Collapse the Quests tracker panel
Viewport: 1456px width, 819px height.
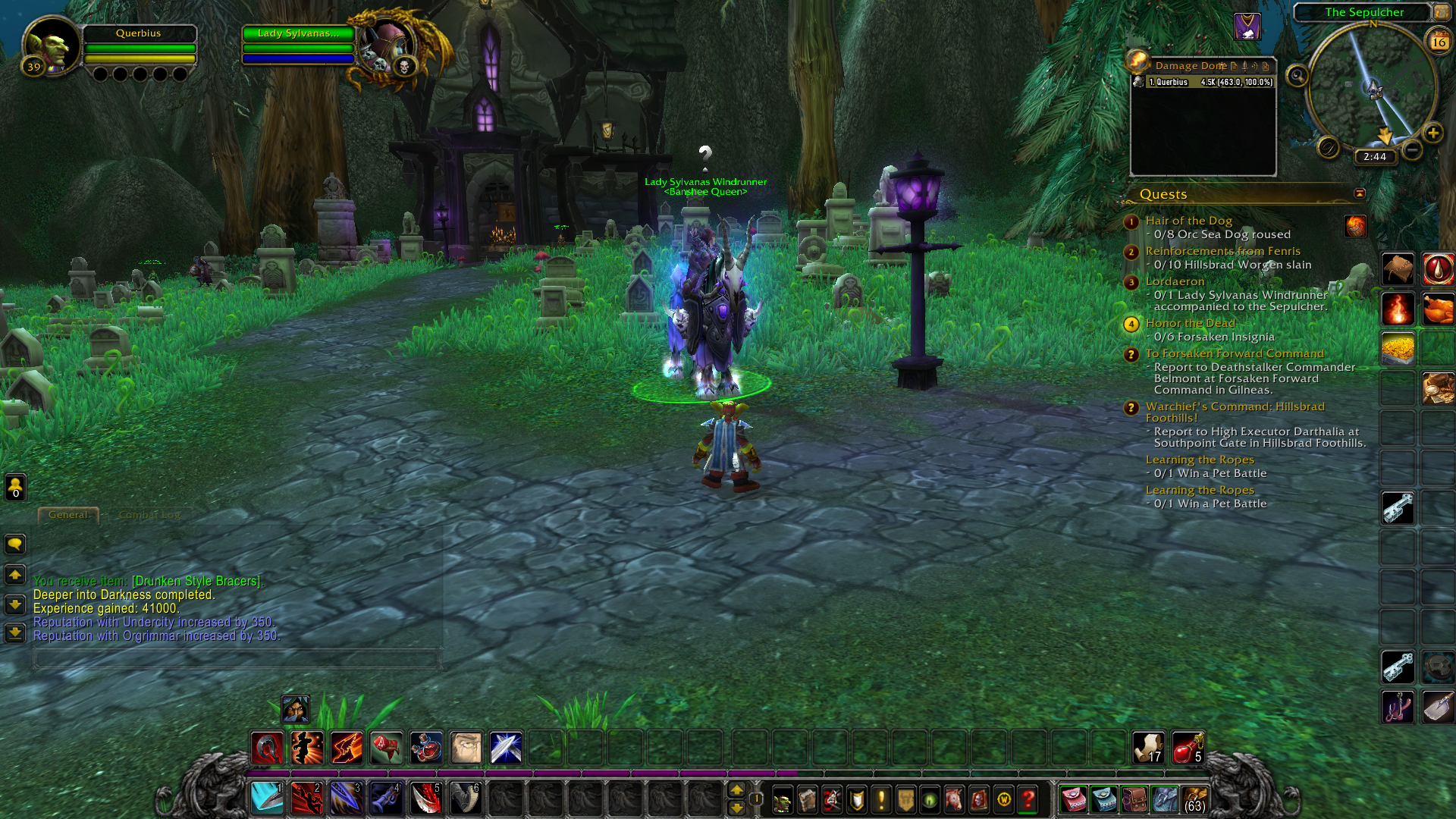[x=1360, y=193]
